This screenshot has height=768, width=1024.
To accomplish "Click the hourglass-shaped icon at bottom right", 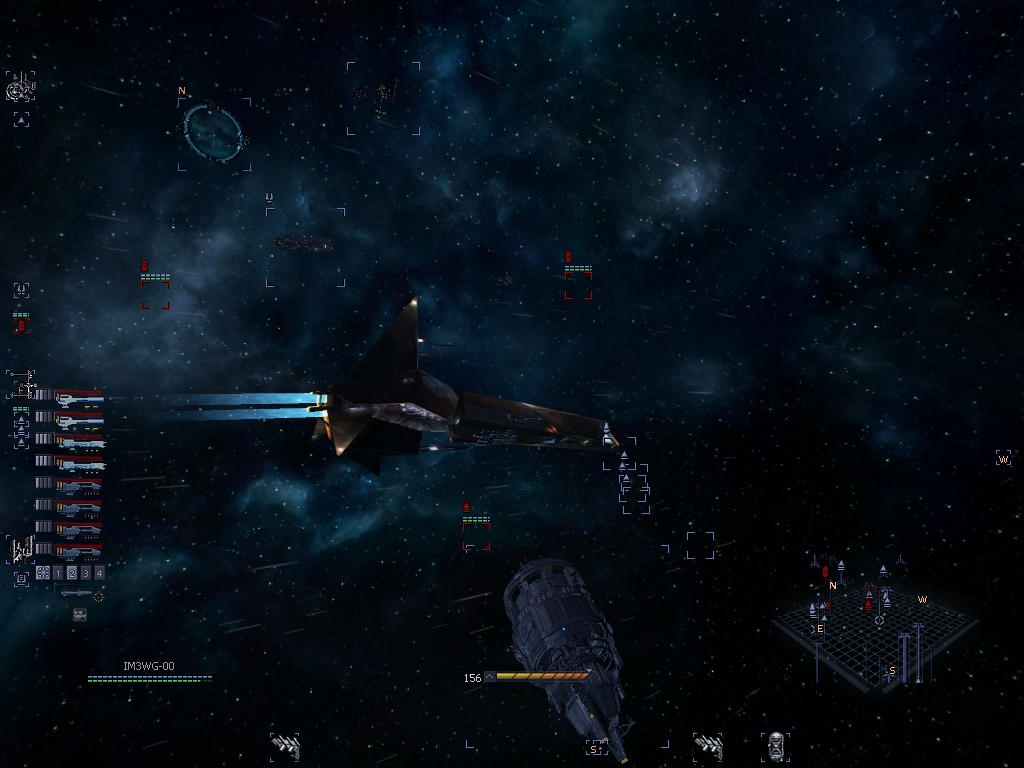I will pyautogui.click(x=775, y=745).
